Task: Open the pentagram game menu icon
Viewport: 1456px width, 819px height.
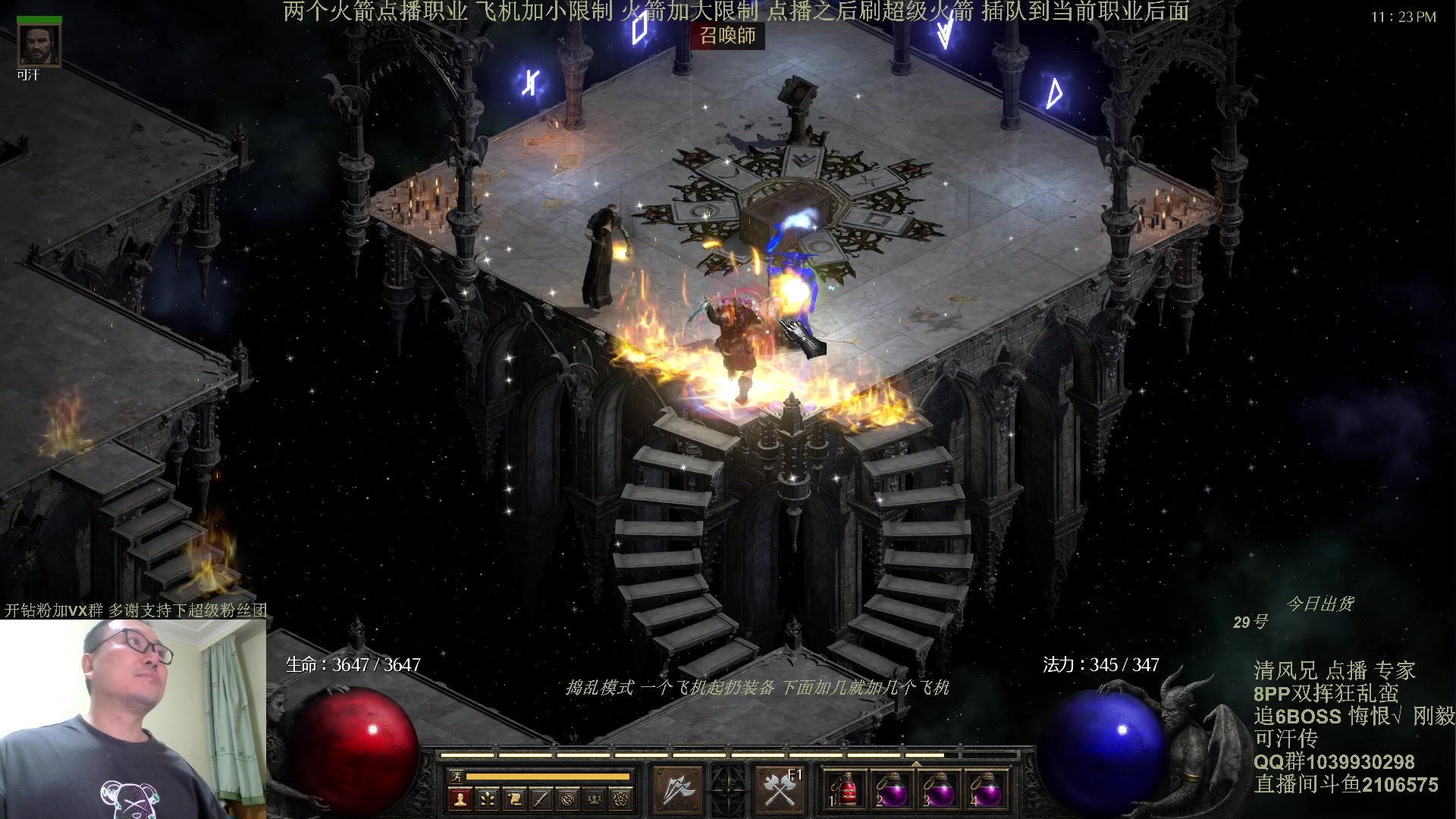Action: click(x=621, y=799)
